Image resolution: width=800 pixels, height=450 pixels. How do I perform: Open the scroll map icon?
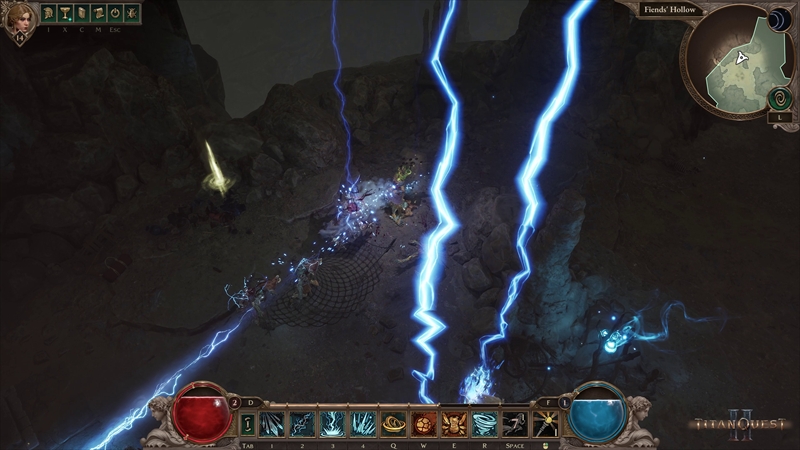tap(99, 14)
